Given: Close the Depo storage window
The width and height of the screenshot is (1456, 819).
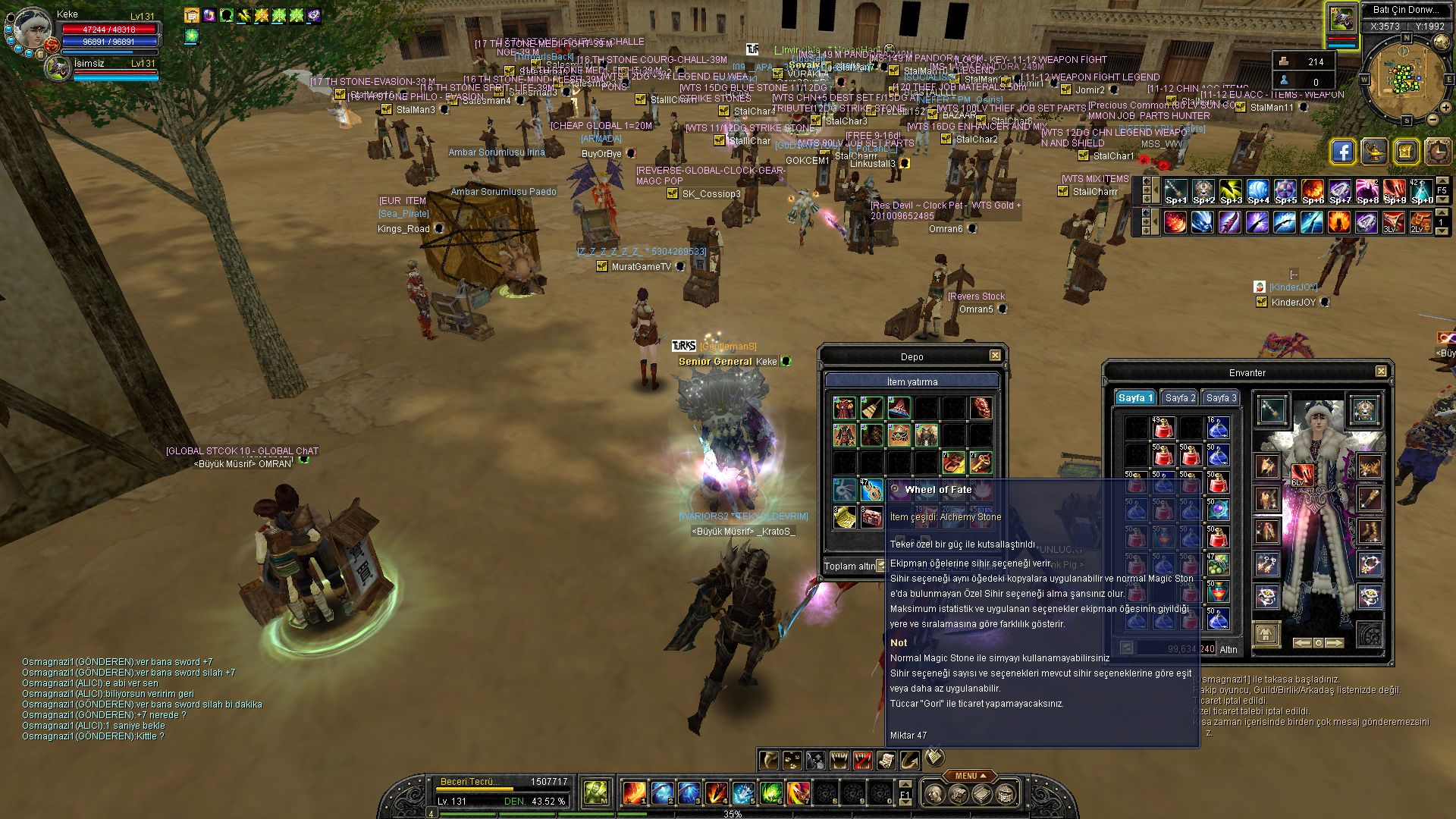Looking at the screenshot, I should [x=995, y=356].
